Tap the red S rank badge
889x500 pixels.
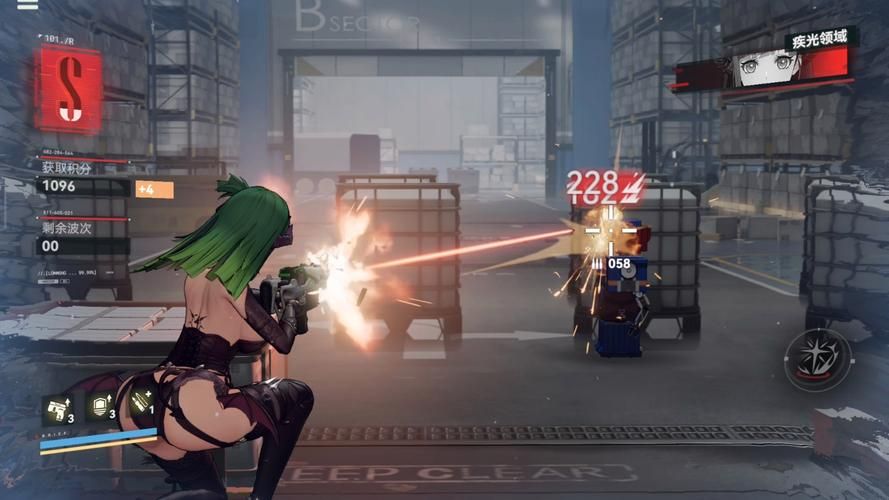point(68,90)
